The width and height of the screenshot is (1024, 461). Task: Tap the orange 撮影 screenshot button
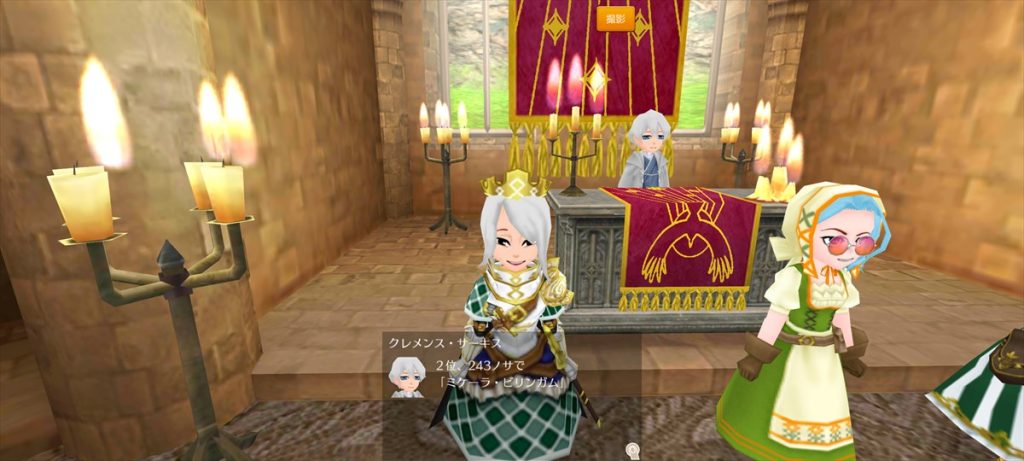(x=615, y=18)
